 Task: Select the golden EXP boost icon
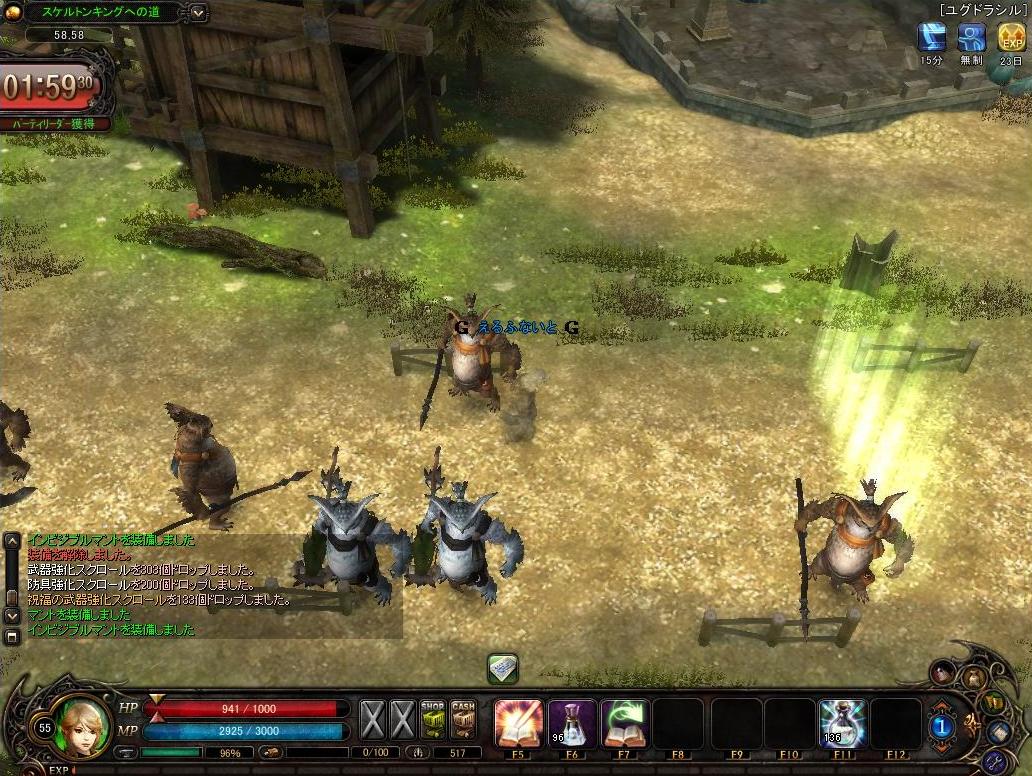click(x=1011, y=38)
